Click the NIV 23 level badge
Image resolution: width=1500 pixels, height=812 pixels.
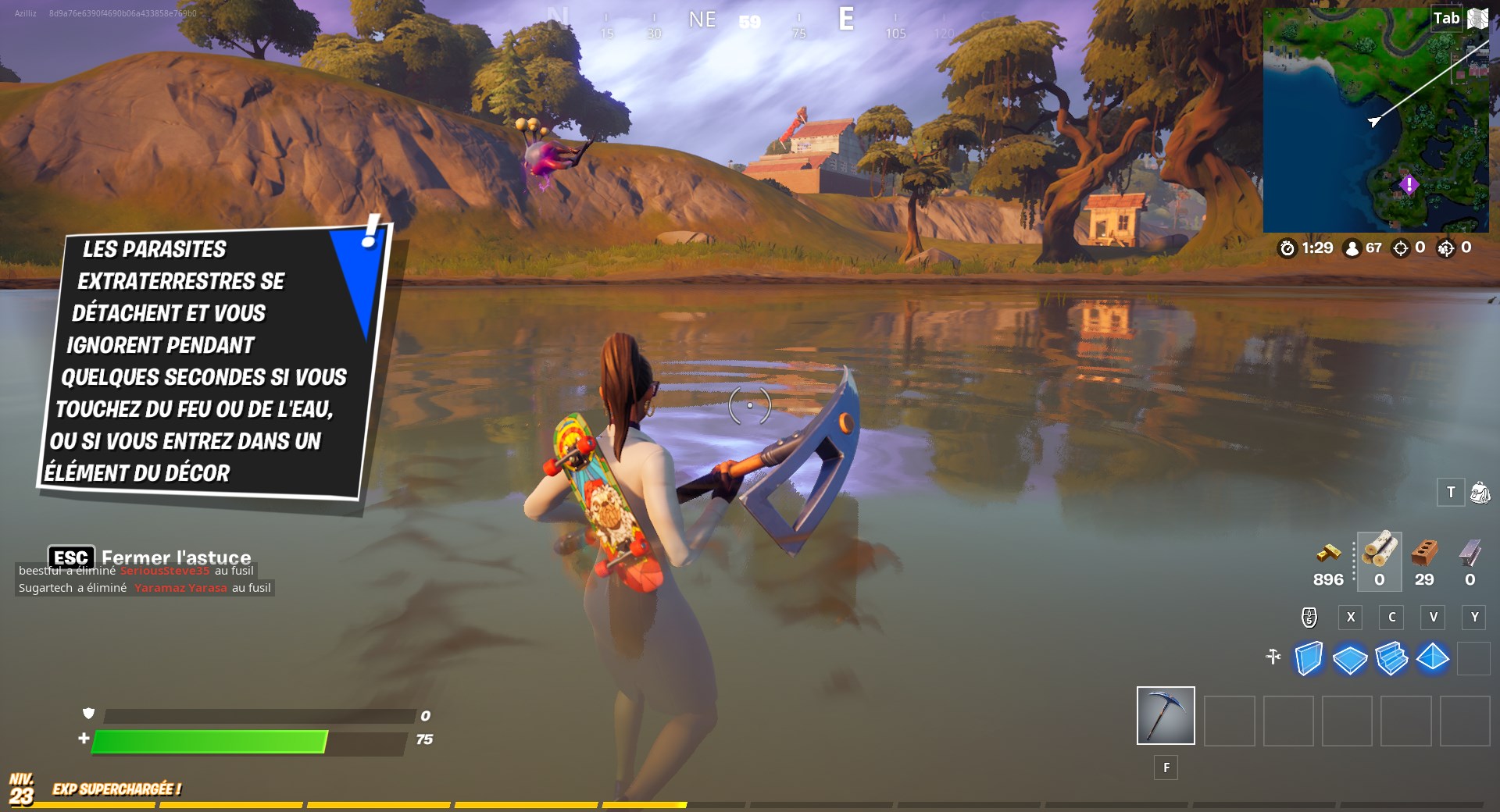21,789
